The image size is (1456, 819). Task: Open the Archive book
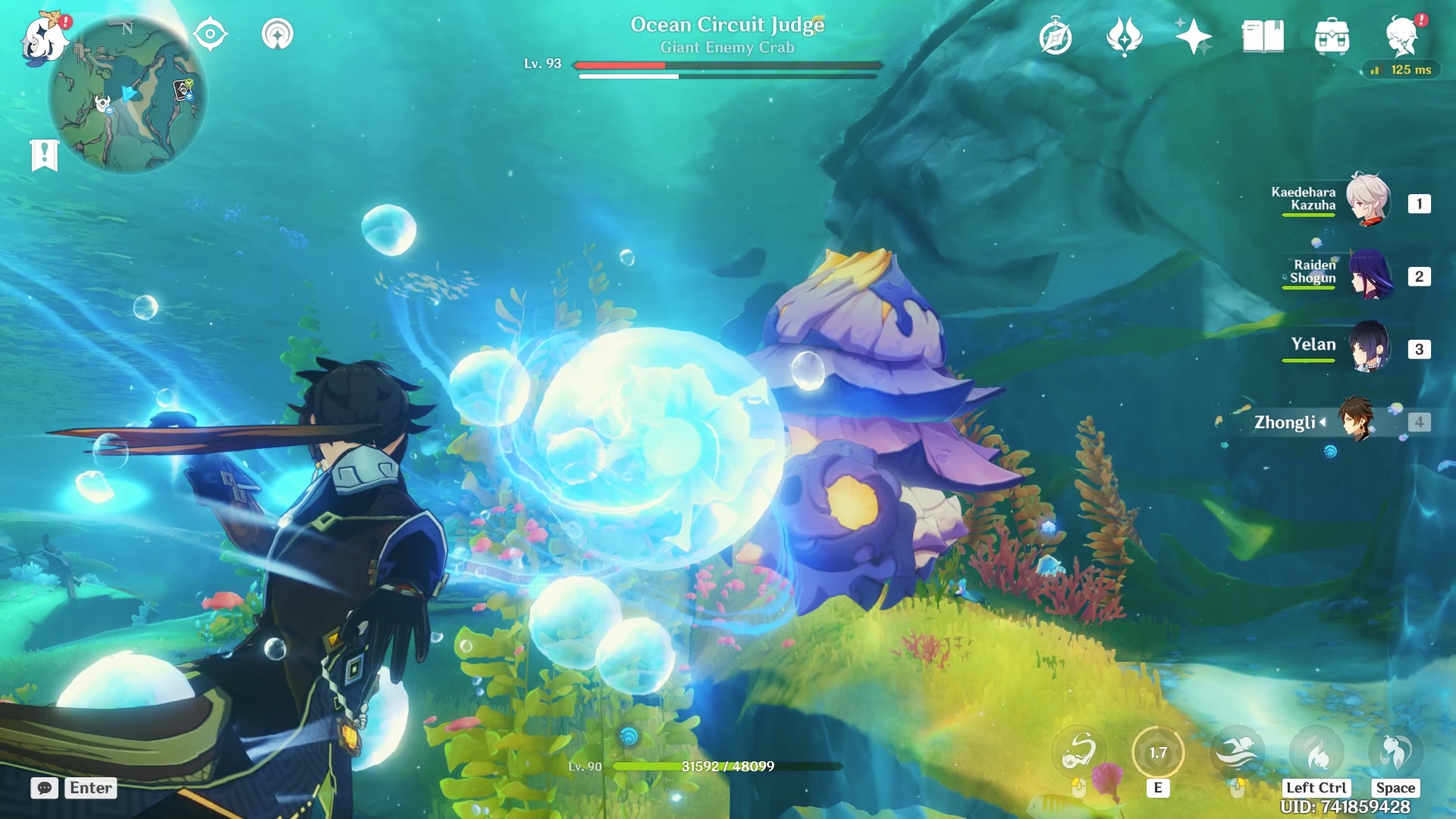(x=1263, y=34)
